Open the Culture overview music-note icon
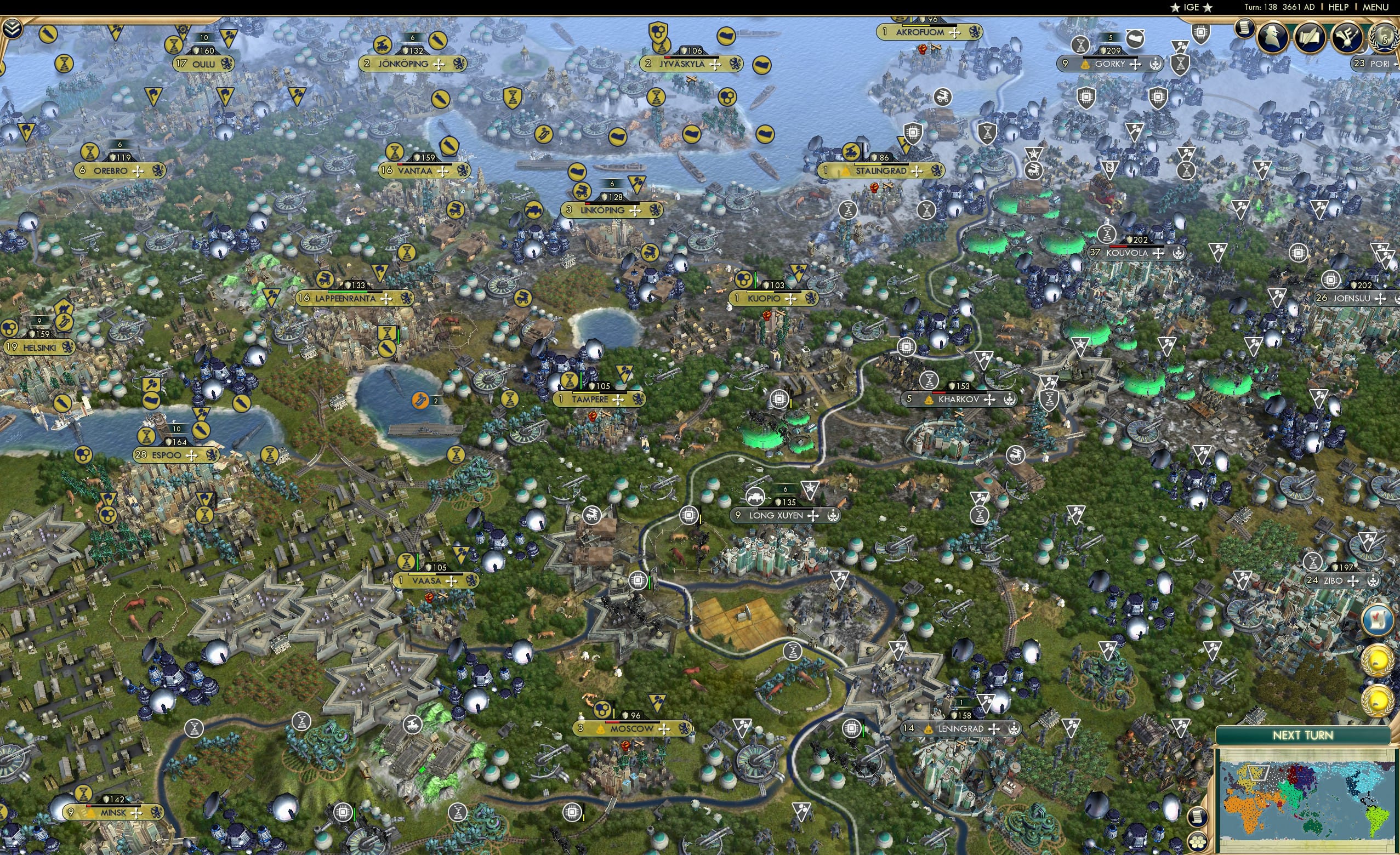1400x855 pixels. pyautogui.click(x=1347, y=36)
